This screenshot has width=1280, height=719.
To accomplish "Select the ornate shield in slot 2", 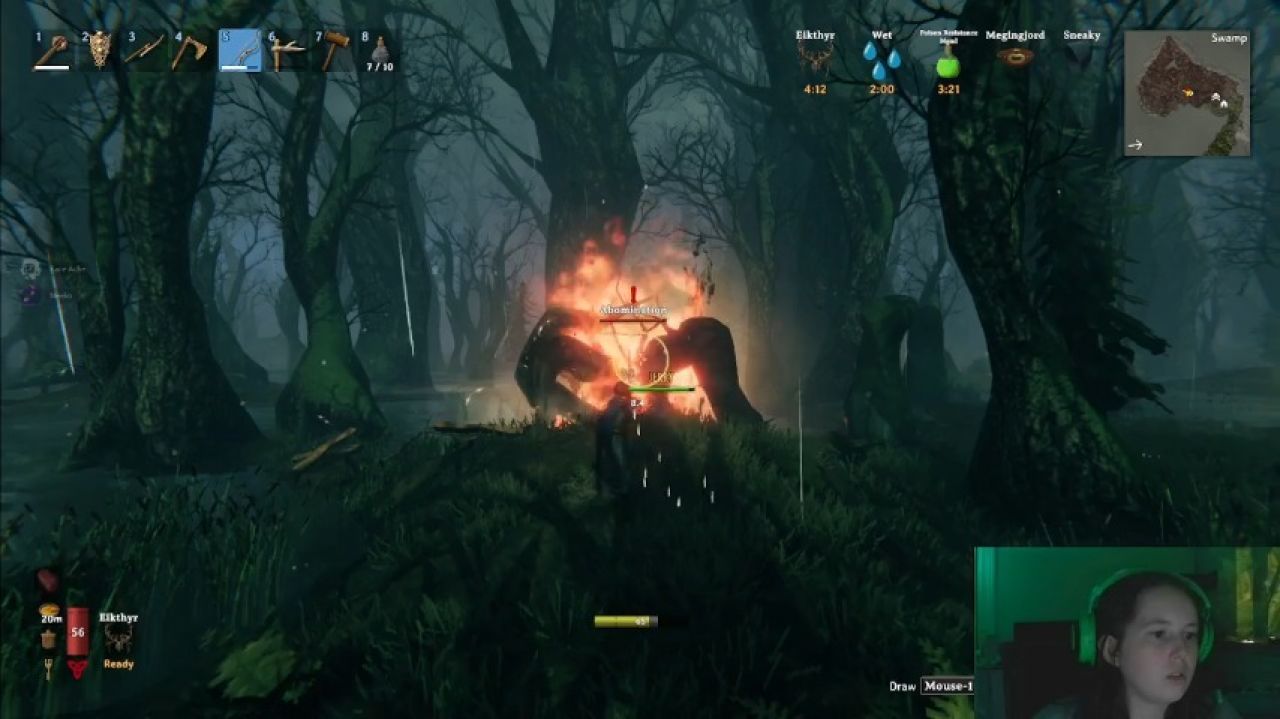I will pyautogui.click(x=99, y=50).
